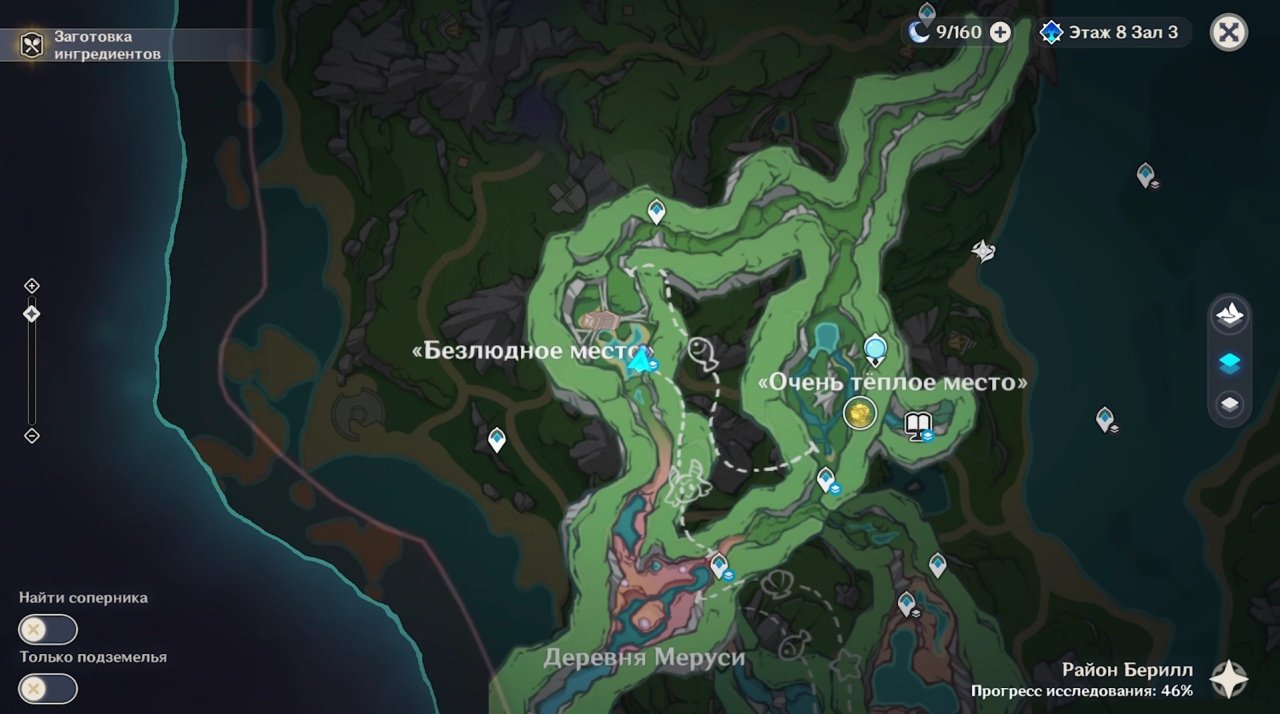Image resolution: width=1280 pixels, height=714 pixels.
Task: Close the map with the X button
Action: tap(1228, 32)
